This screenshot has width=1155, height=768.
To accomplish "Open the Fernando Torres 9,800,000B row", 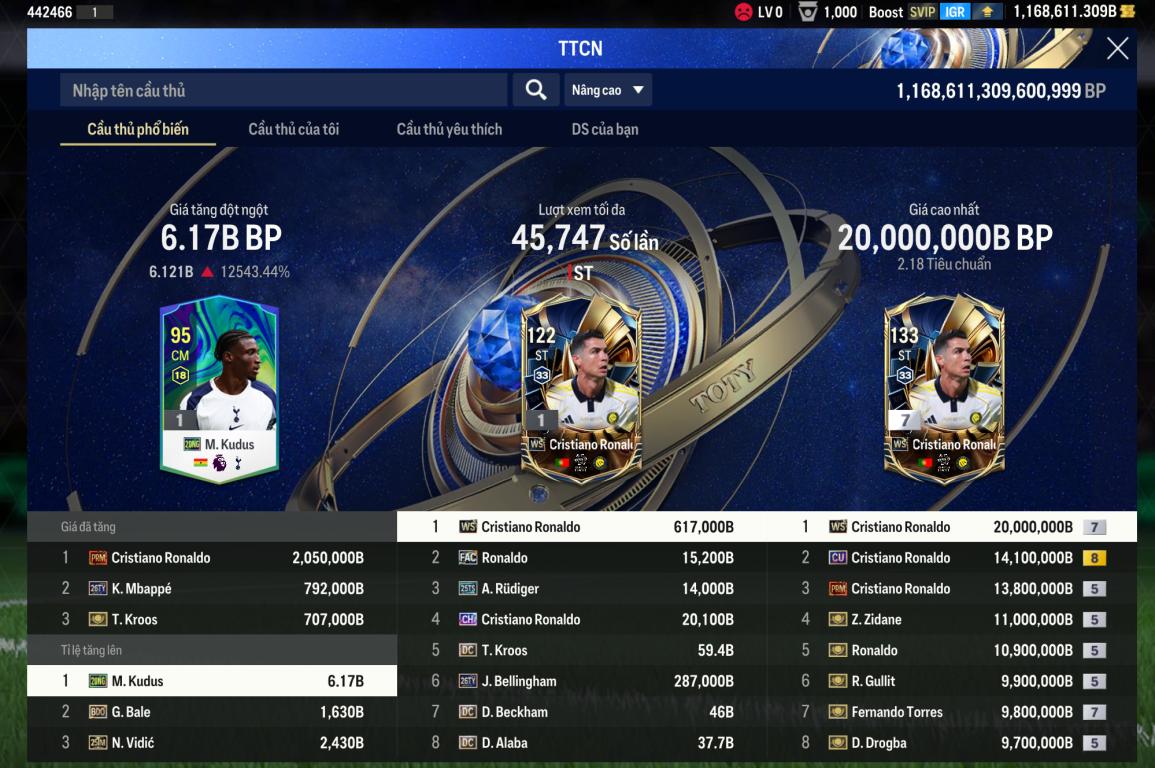I will (x=952, y=712).
